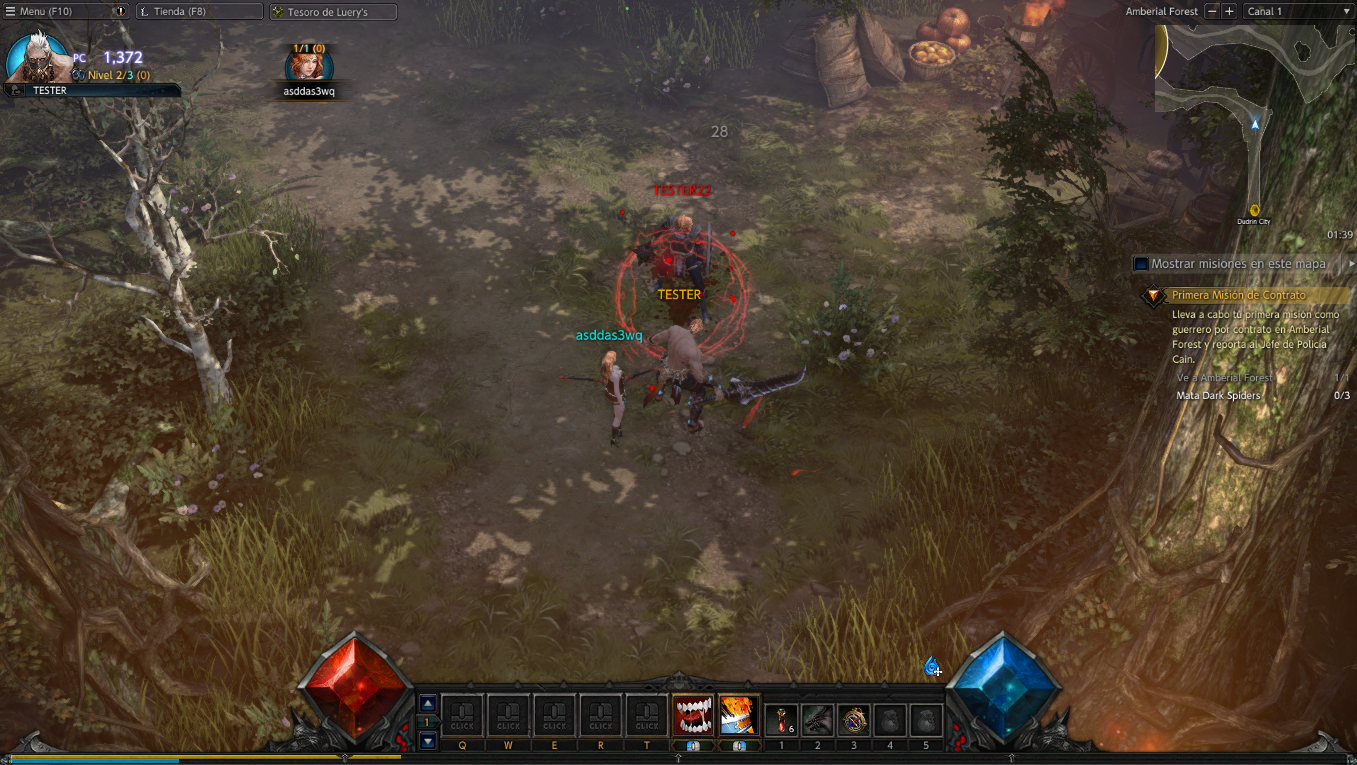
Task: Activate the flaming sword slash skill
Action: pos(739,715)
